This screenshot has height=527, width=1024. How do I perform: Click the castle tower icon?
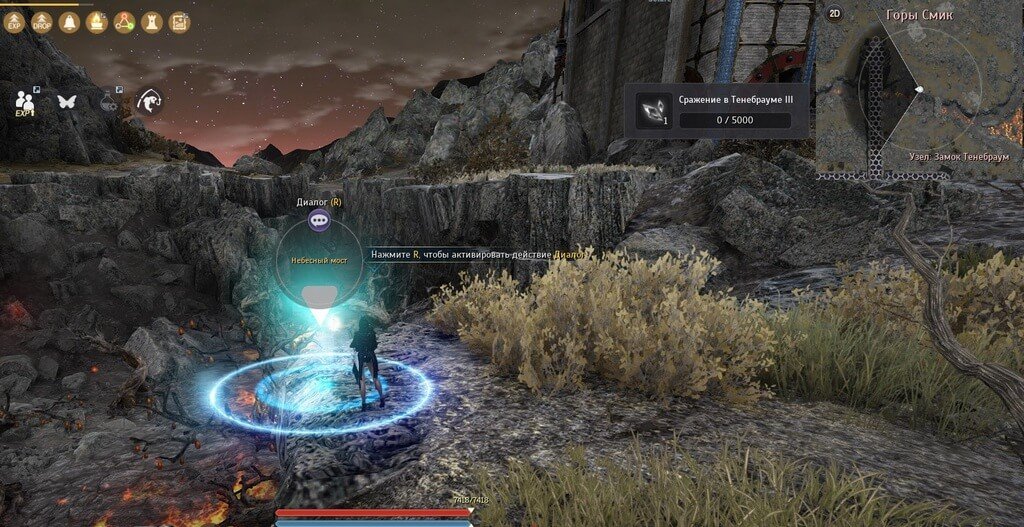pyautogui.click(x=152, y=22)
